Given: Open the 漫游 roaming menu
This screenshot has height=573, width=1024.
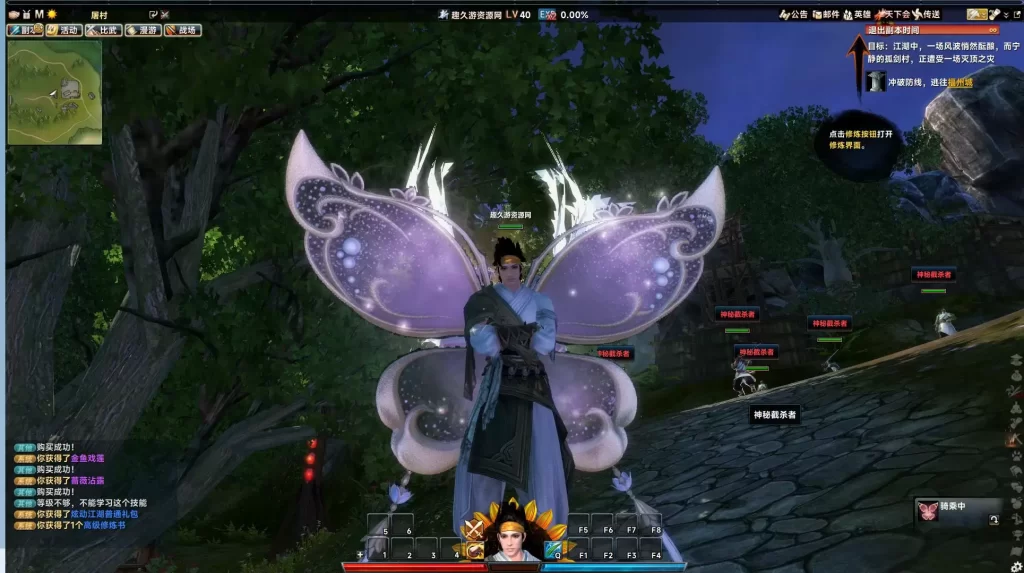Looking at the screenshot, I should 142,30.
